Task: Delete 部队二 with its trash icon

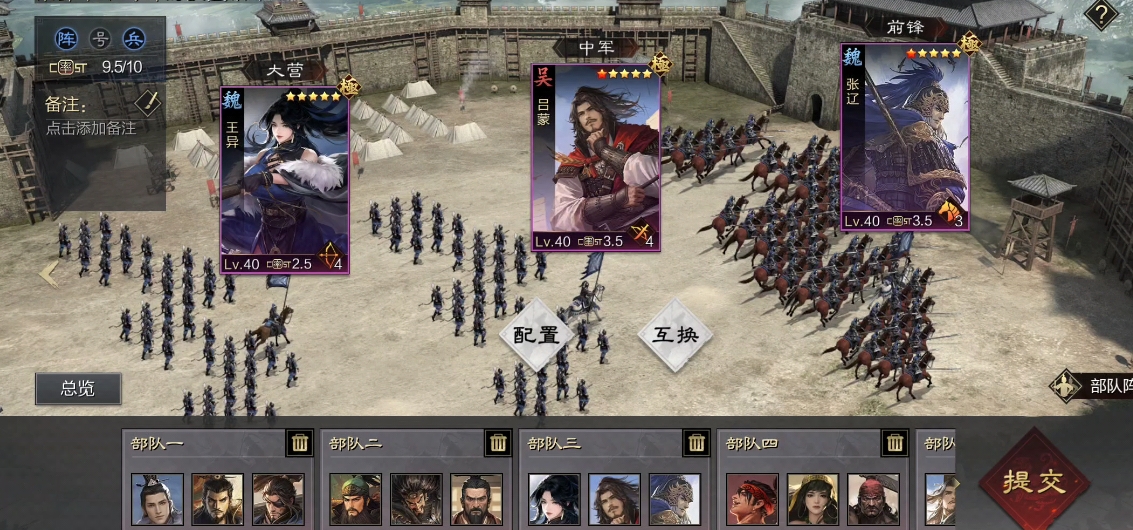Action: (498, 443)
